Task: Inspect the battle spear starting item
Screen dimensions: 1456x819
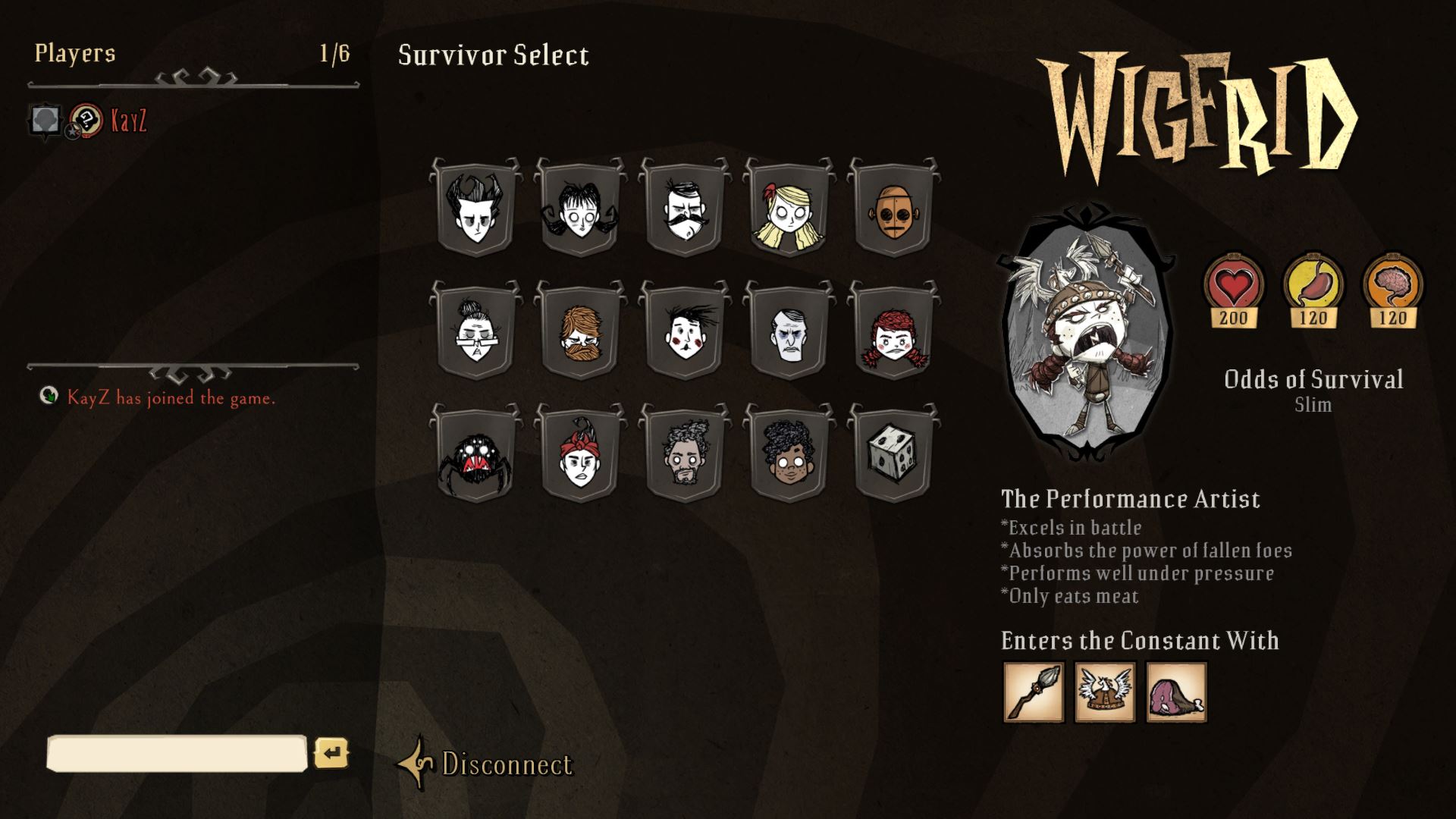Action: [1034, 692]
